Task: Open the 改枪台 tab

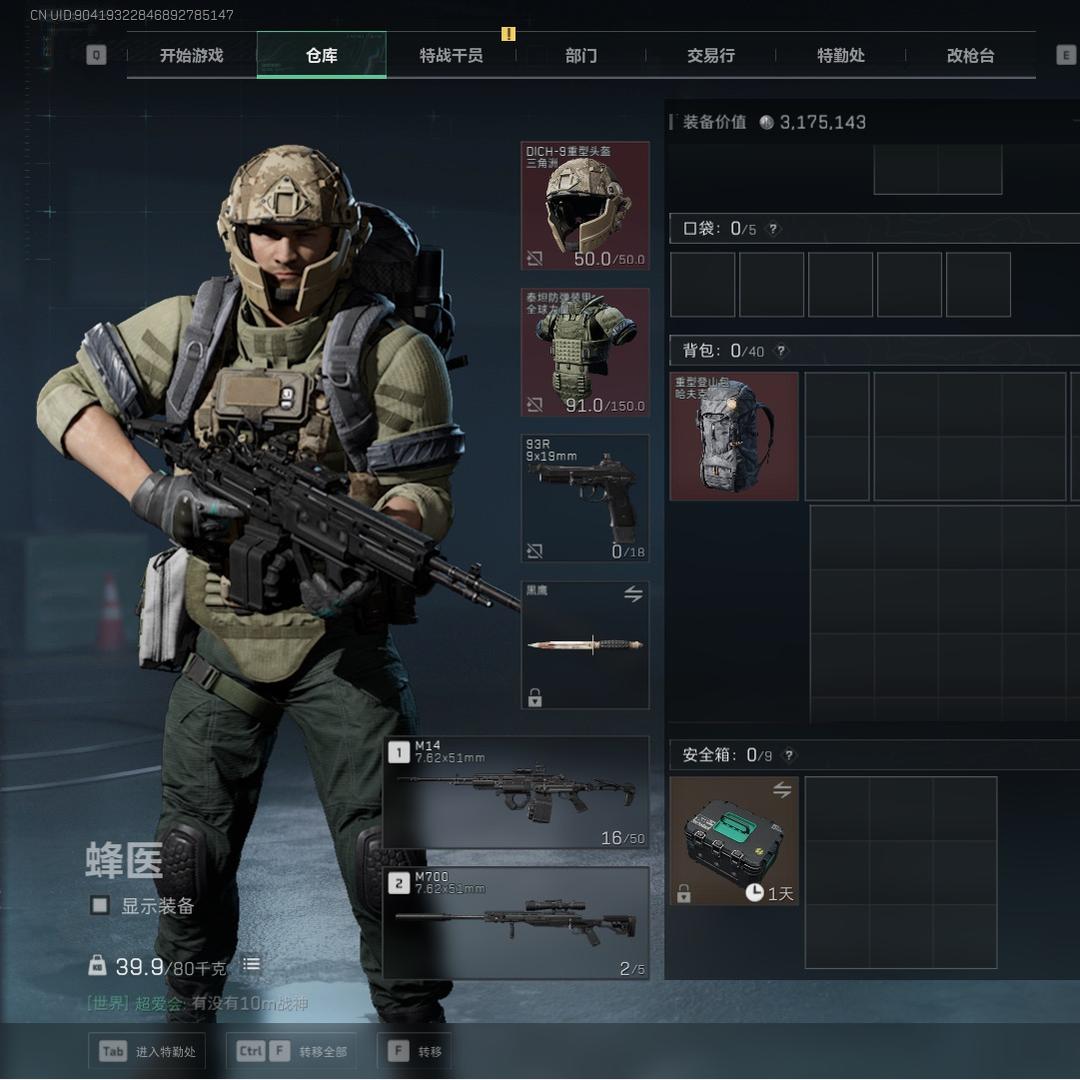Action: 970,56
